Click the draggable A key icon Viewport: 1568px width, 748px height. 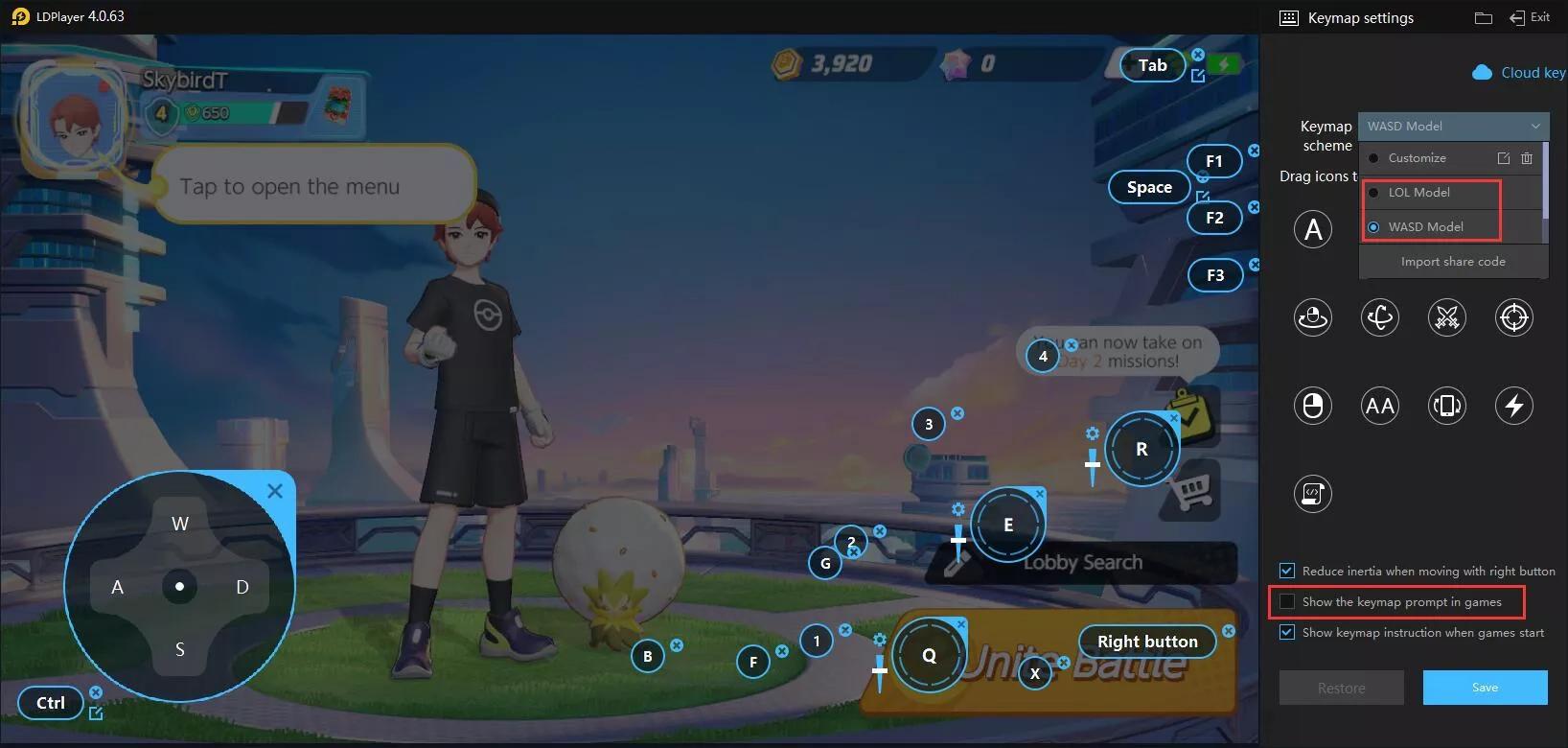1312,229
